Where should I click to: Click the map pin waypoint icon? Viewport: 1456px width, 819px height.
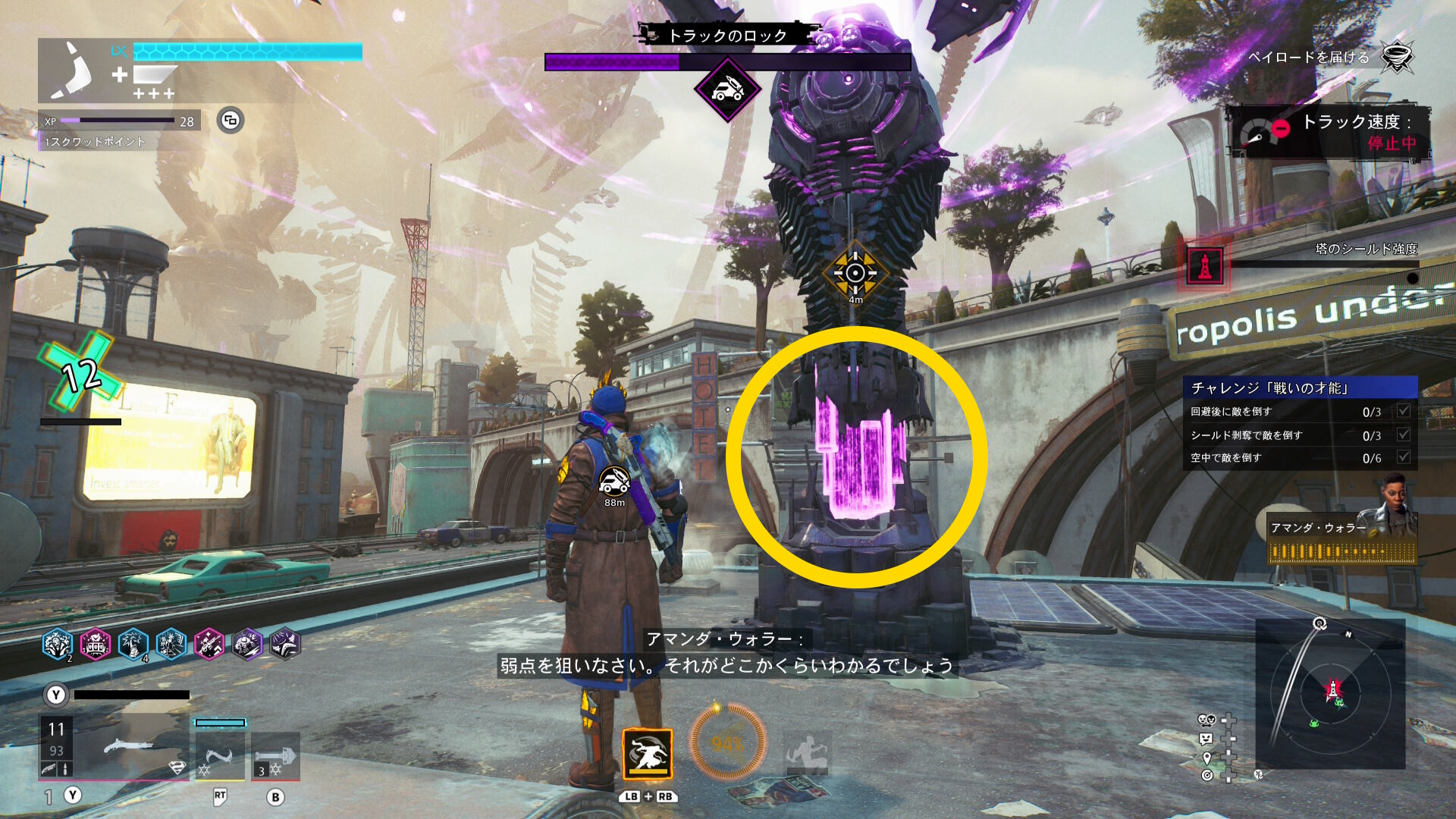(x=1207, y=758)
